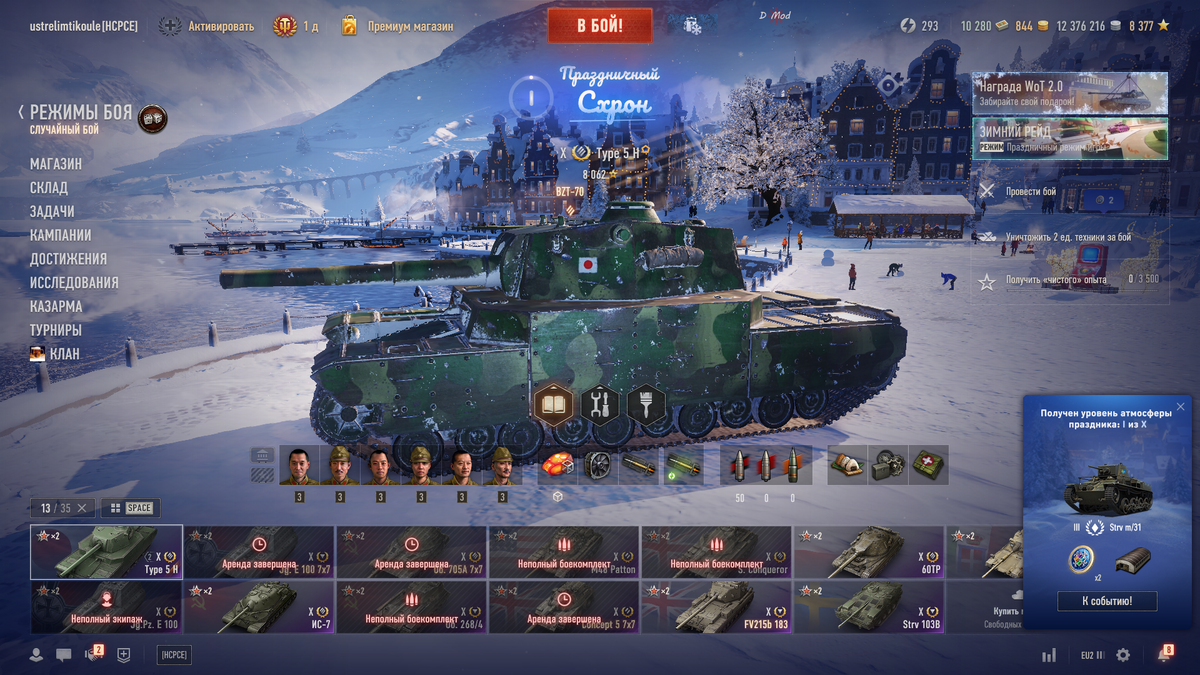1200x675 pixels.
Task: Open the ЗАДАЧИ section
Action: point(52,212)
